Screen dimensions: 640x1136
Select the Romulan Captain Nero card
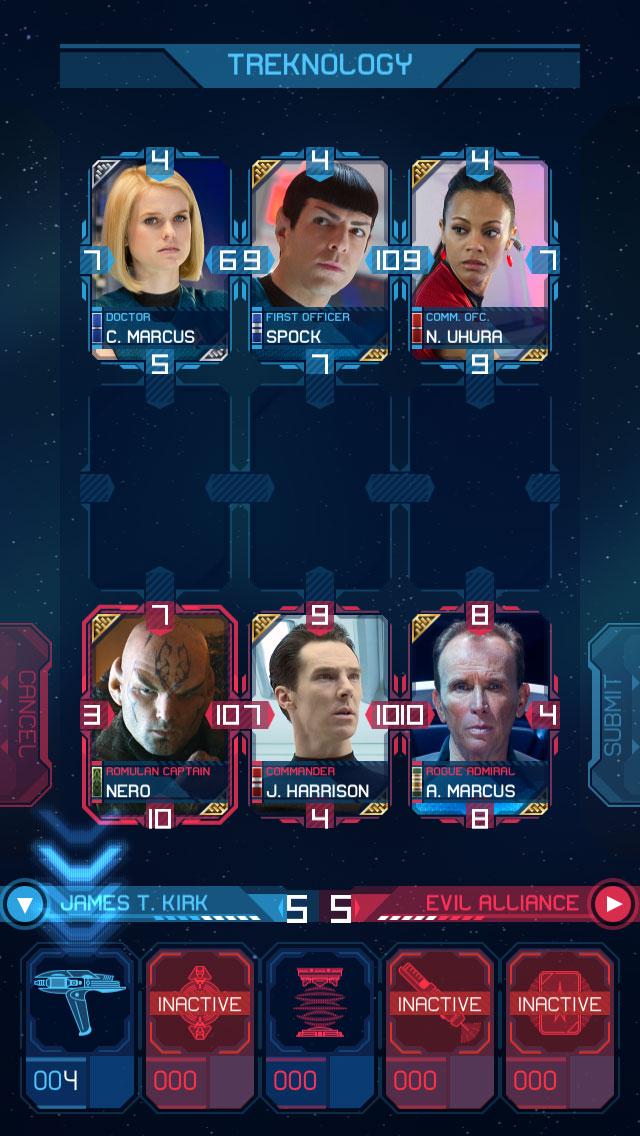click(159, 712)
